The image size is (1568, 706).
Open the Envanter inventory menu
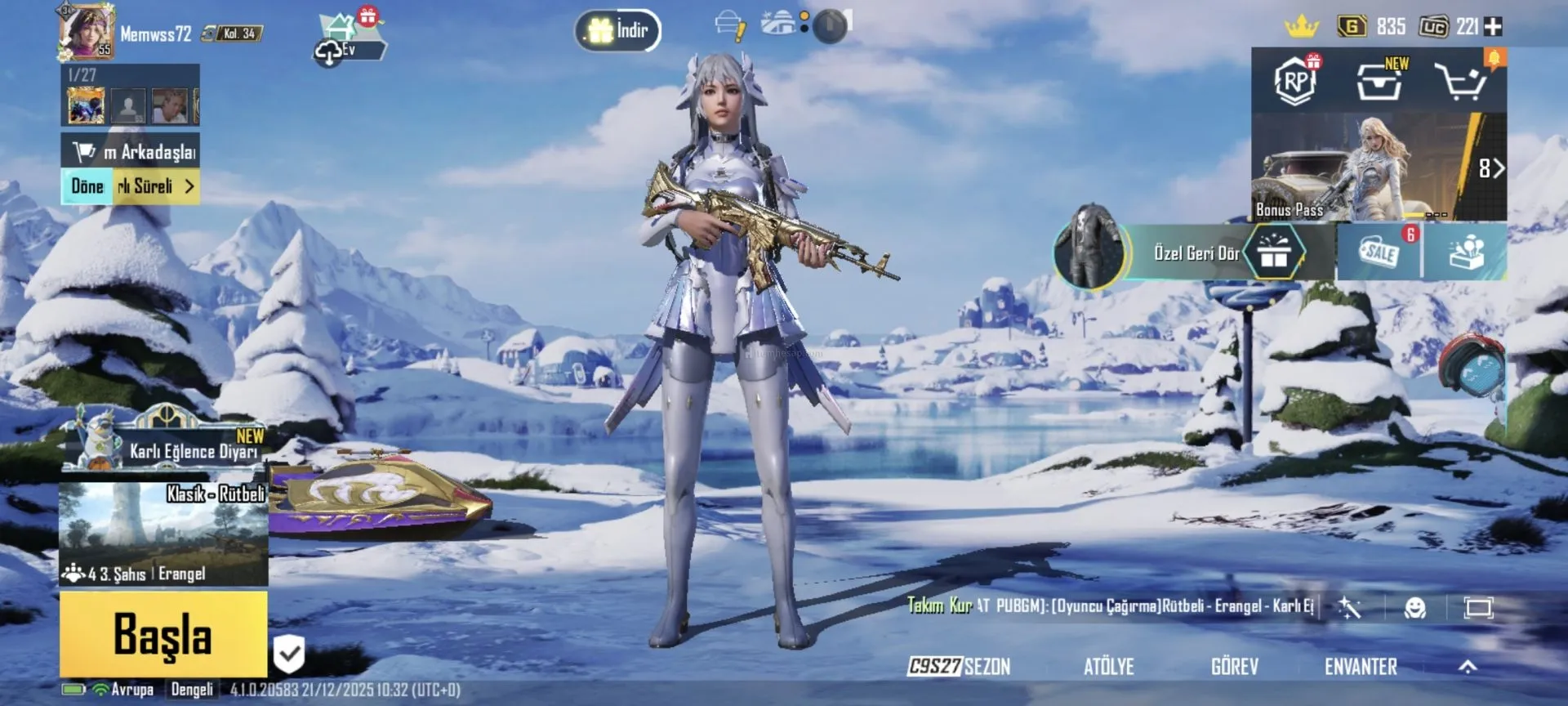tap(1361, 667)
